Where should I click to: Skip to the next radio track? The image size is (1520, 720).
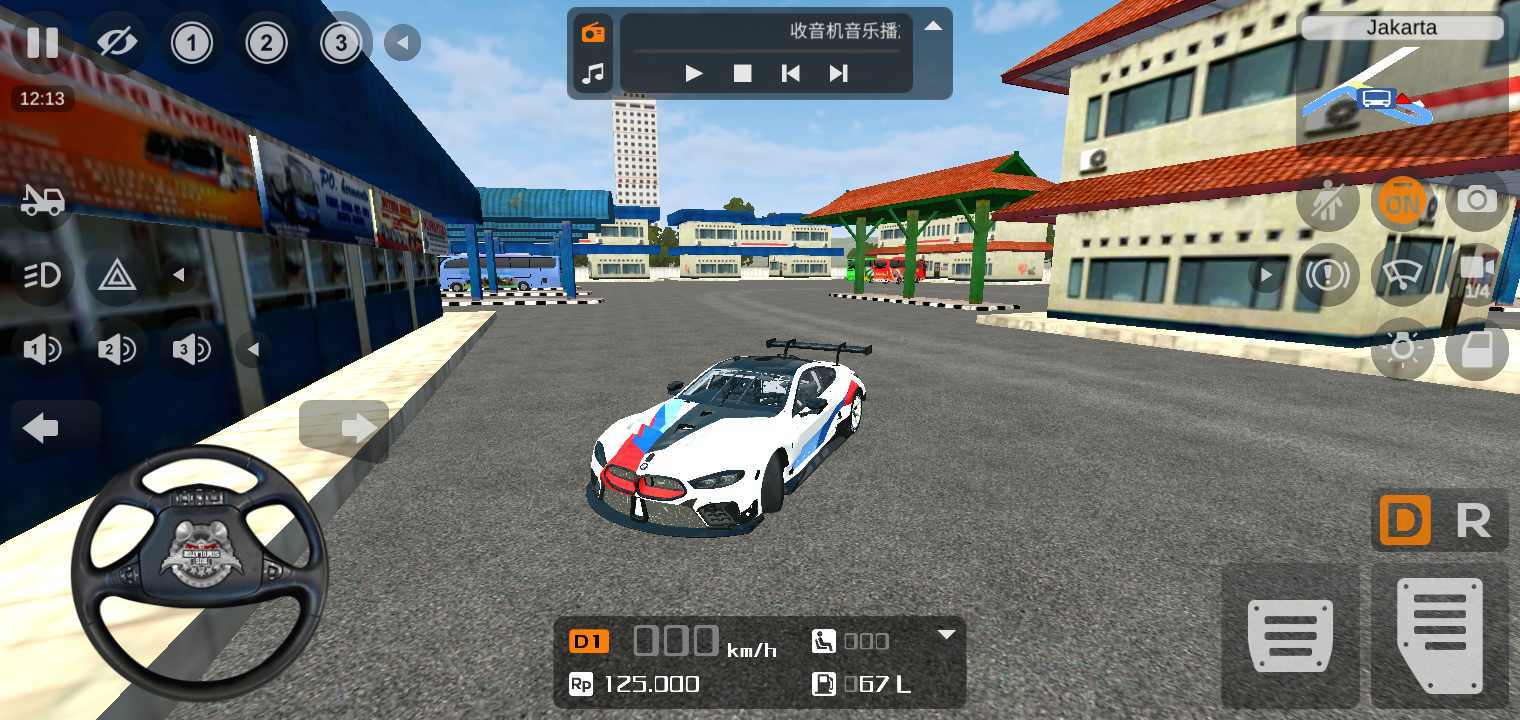838,73
